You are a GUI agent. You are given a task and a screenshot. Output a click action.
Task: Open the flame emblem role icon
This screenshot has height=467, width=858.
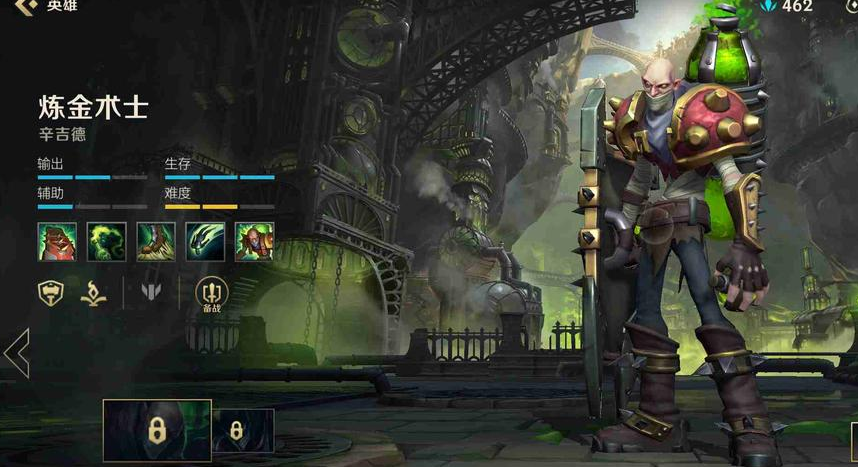[x=94, y=292]
